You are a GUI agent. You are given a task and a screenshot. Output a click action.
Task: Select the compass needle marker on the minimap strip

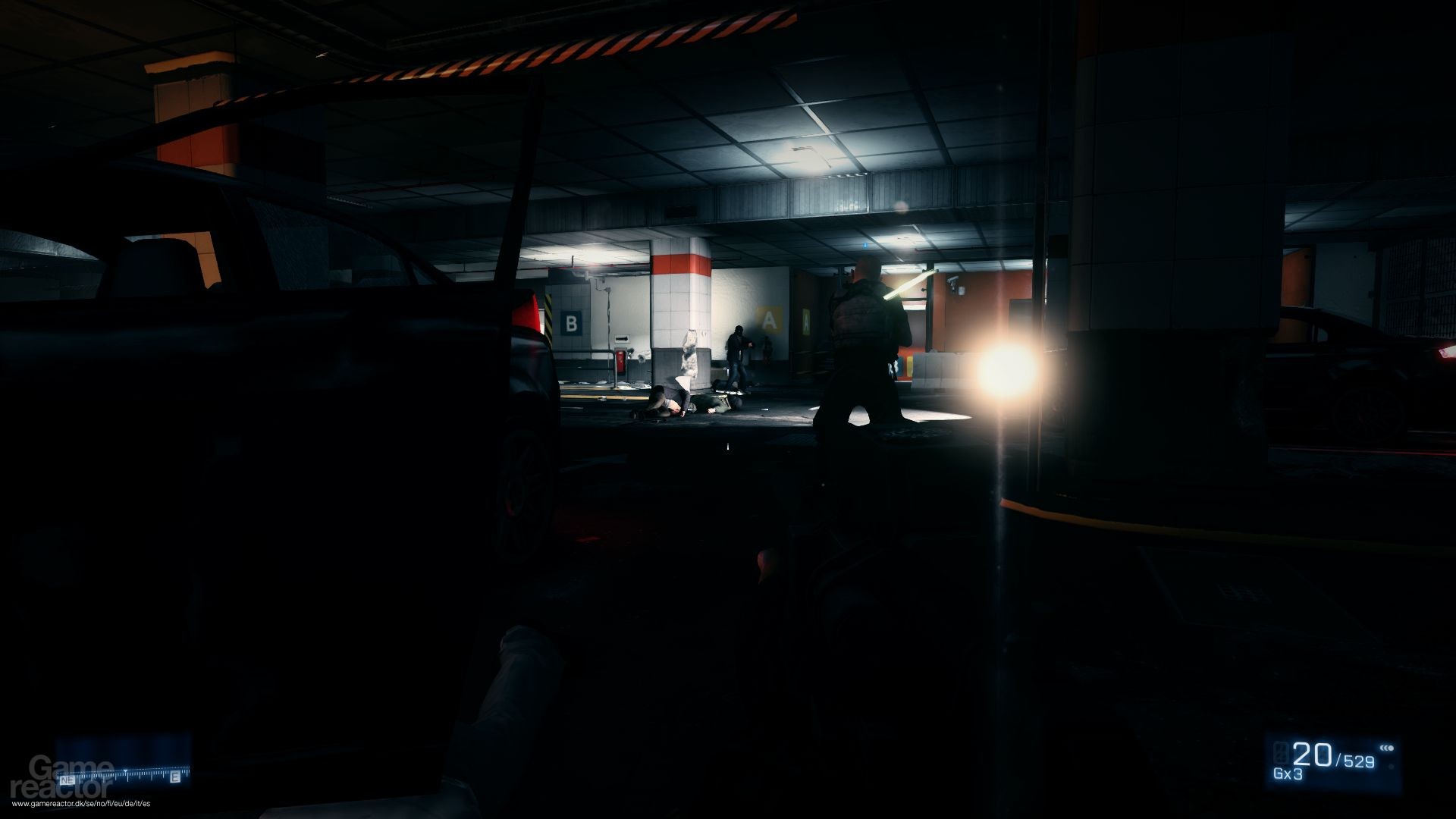click(x=126, y=770)
